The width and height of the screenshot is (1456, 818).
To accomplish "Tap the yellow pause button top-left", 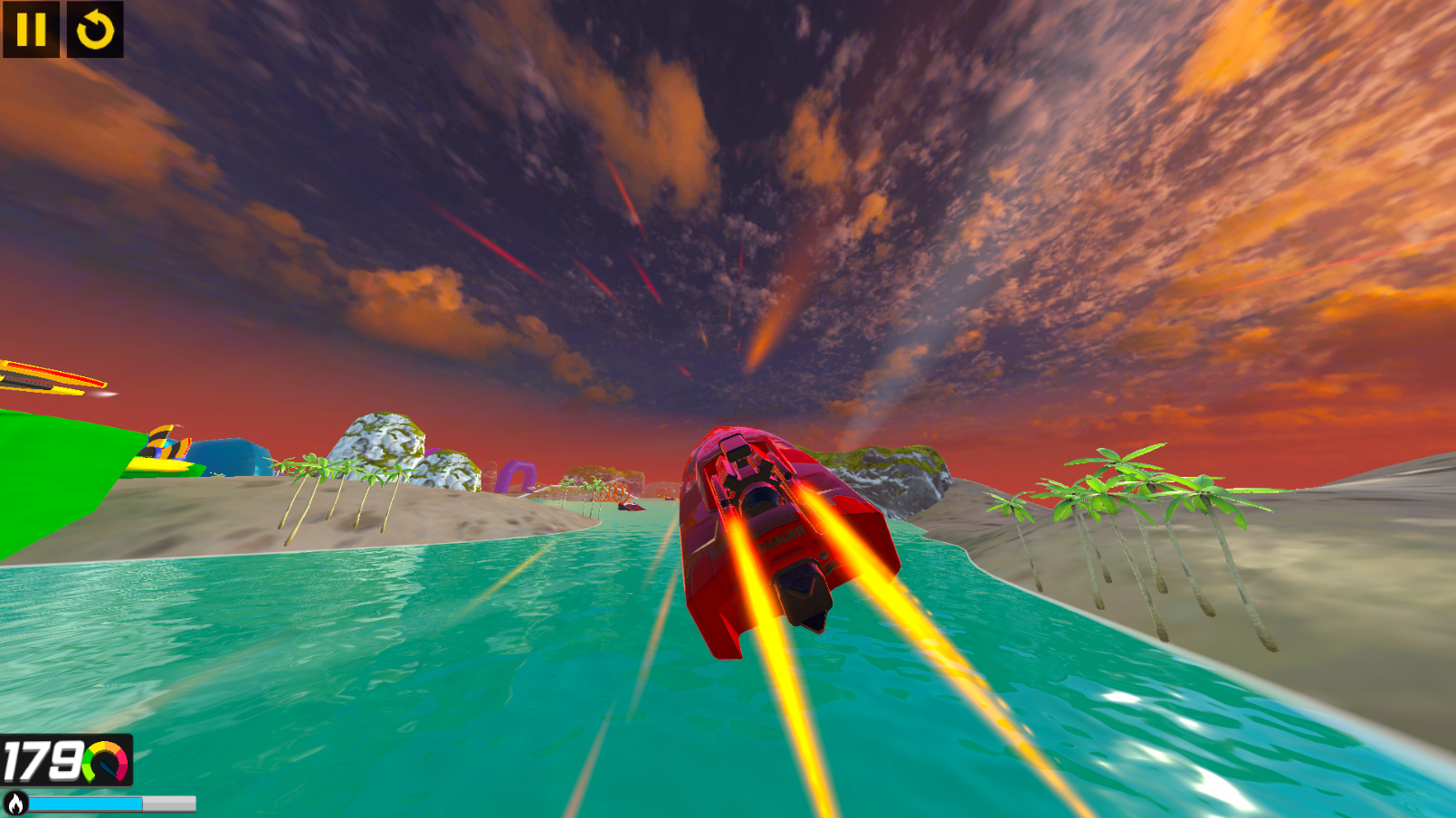I will click(31, 31).
